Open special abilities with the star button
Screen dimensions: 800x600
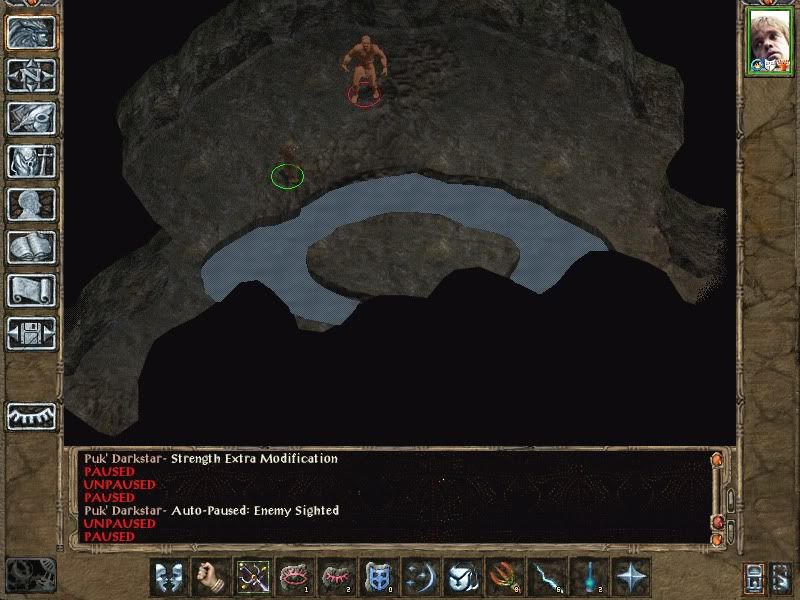pos(630,577)
